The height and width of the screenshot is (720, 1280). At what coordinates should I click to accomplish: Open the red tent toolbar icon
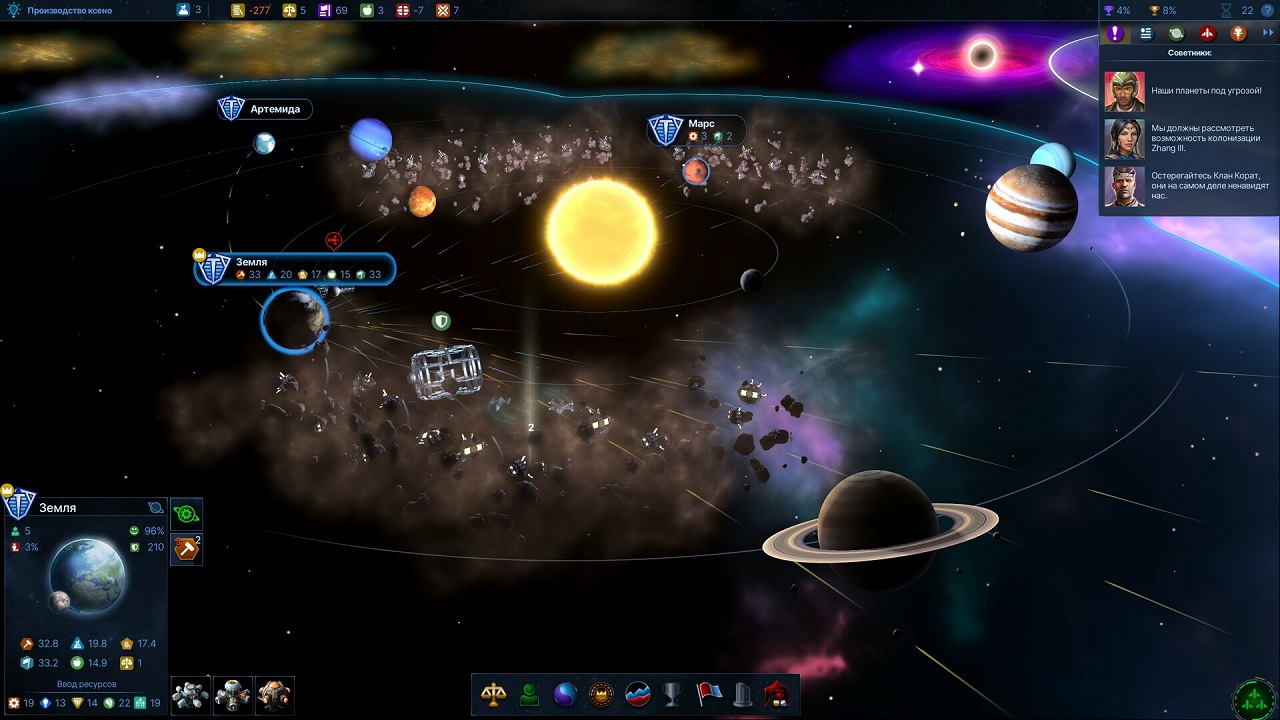(777, 695)
